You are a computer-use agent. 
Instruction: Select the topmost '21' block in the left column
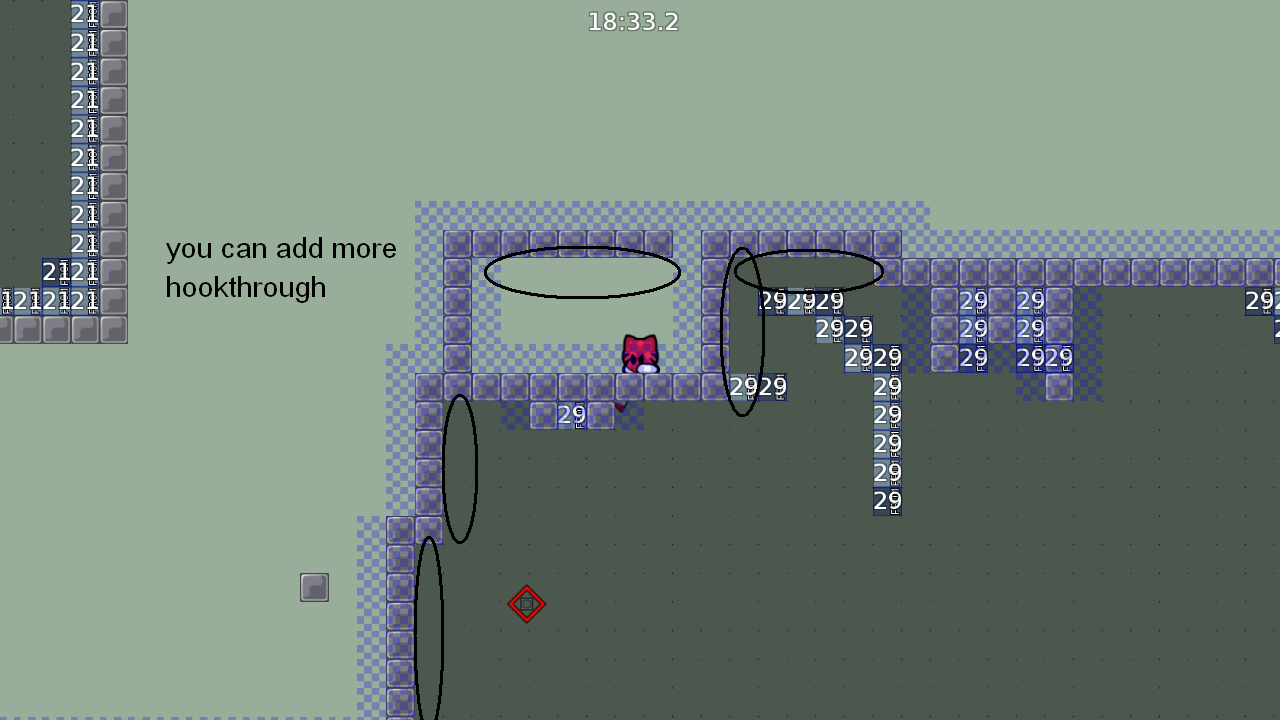click(82, 14)
